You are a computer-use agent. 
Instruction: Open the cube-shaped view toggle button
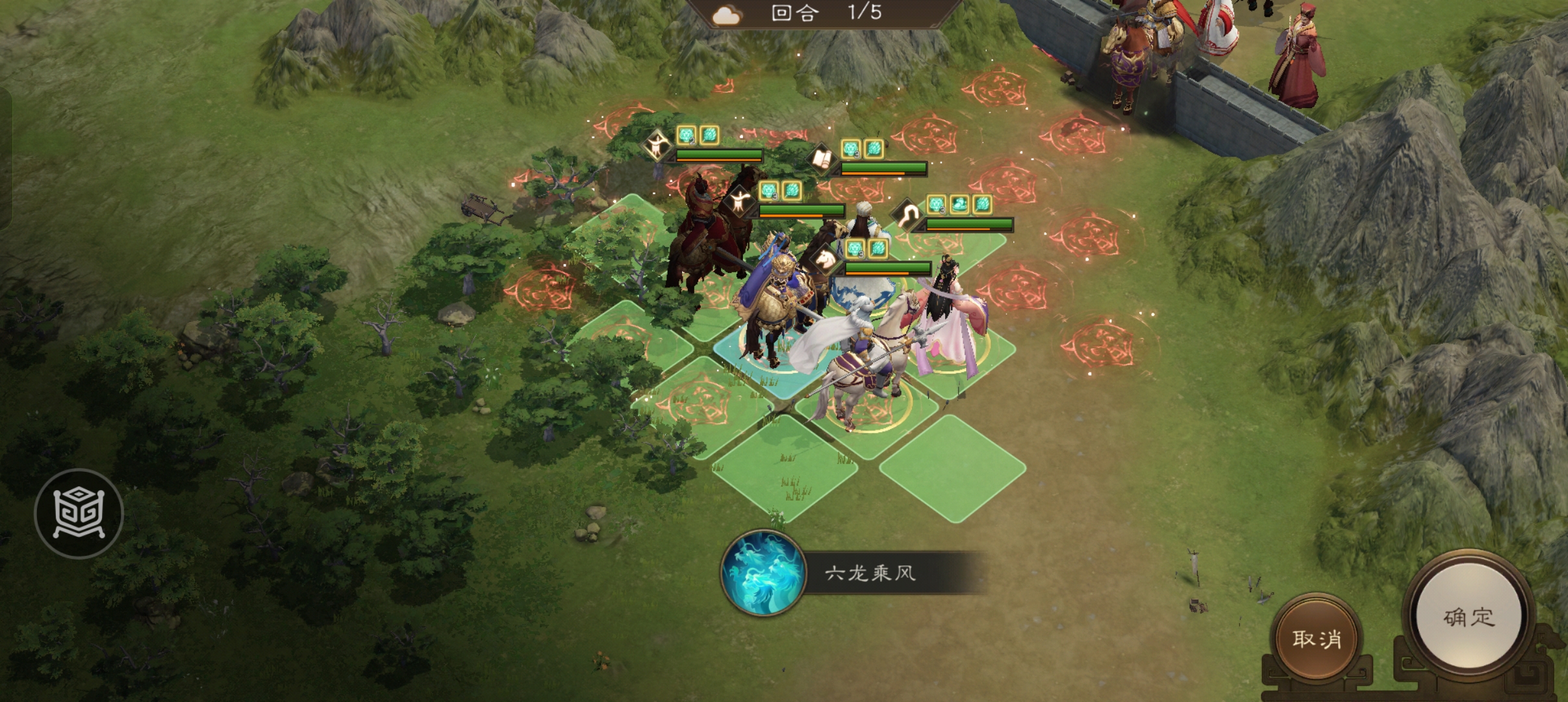(x=79, y=513)
